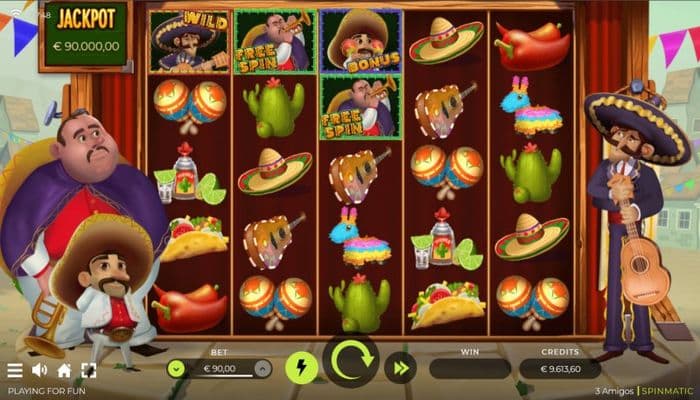This screenshot has height=400, width=700.
Task: Start autoplay with the double-arrow button
Action: click(401, 368)
